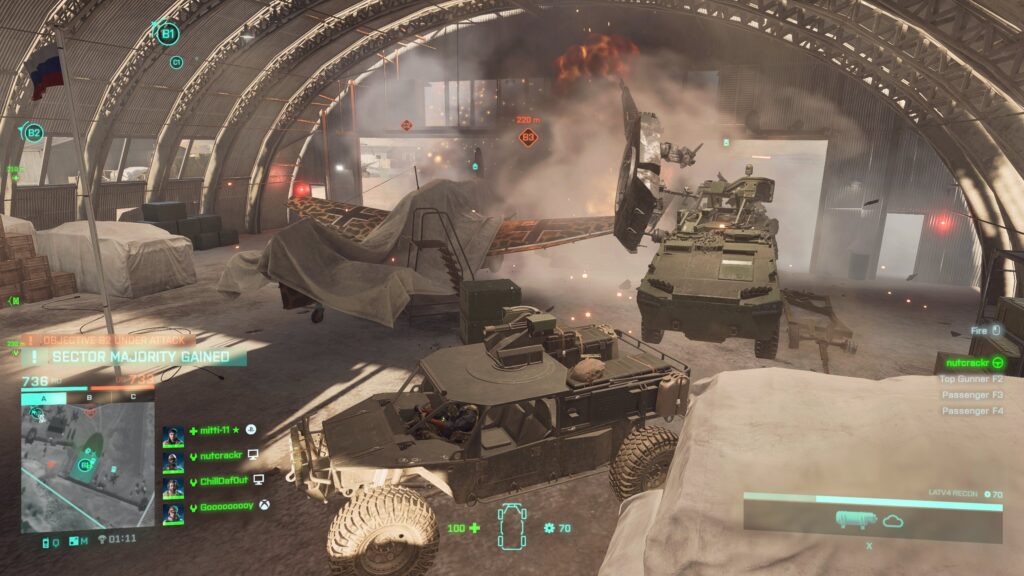Switch to sector C tab
The width and height of the screenshot is (1024, 576).
pos(133,397)
